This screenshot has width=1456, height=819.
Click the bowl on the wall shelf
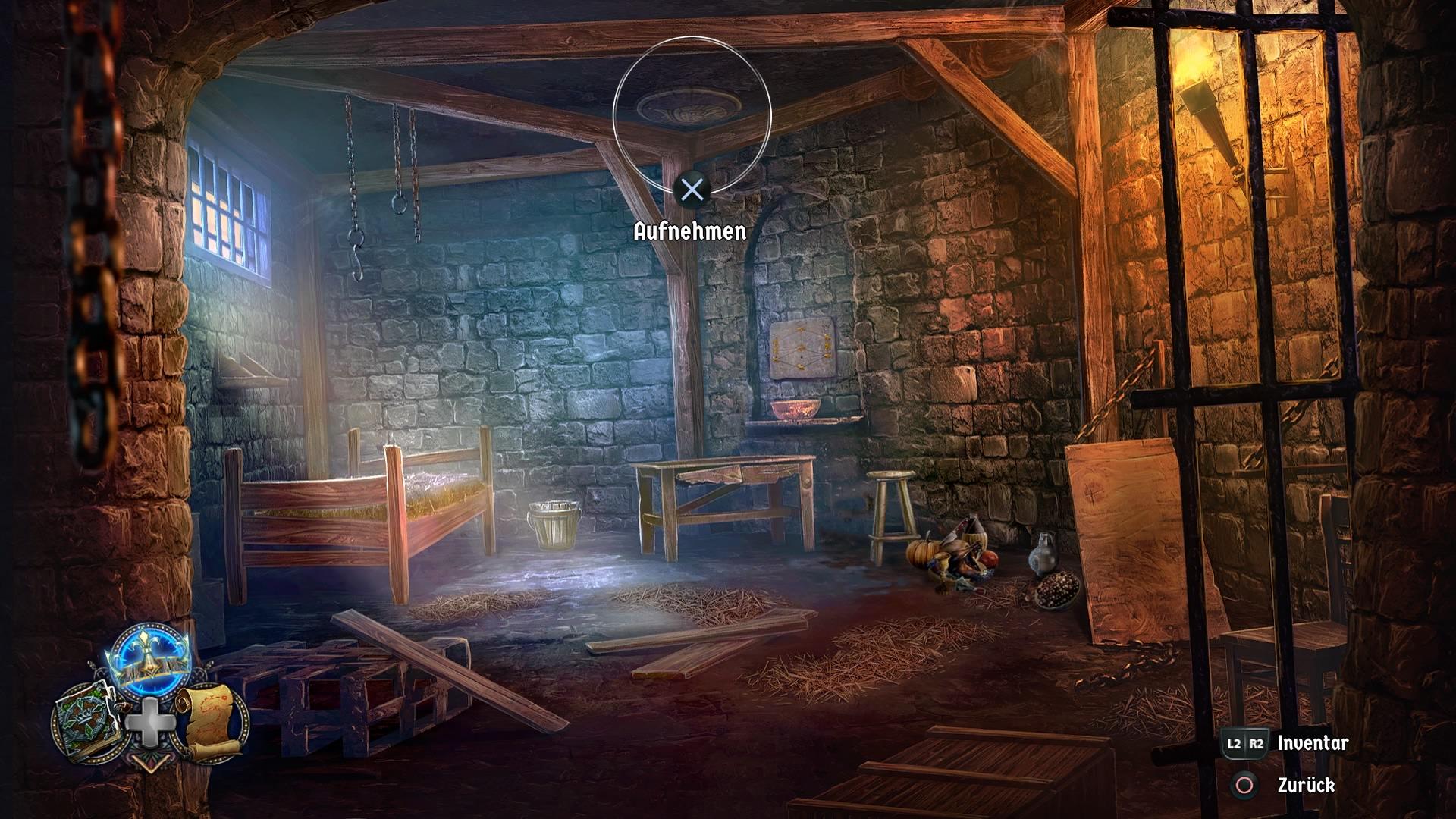coord(795,409)
